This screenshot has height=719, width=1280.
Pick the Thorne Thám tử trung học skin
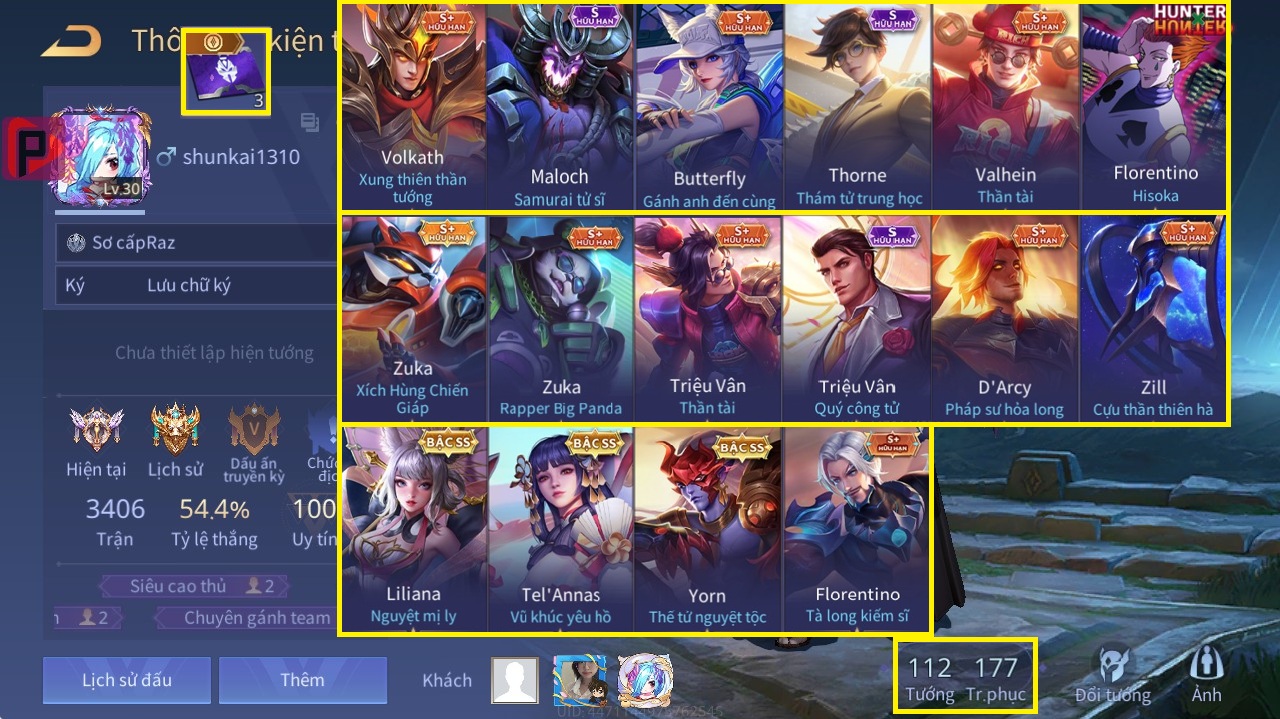tap(857, 107)
